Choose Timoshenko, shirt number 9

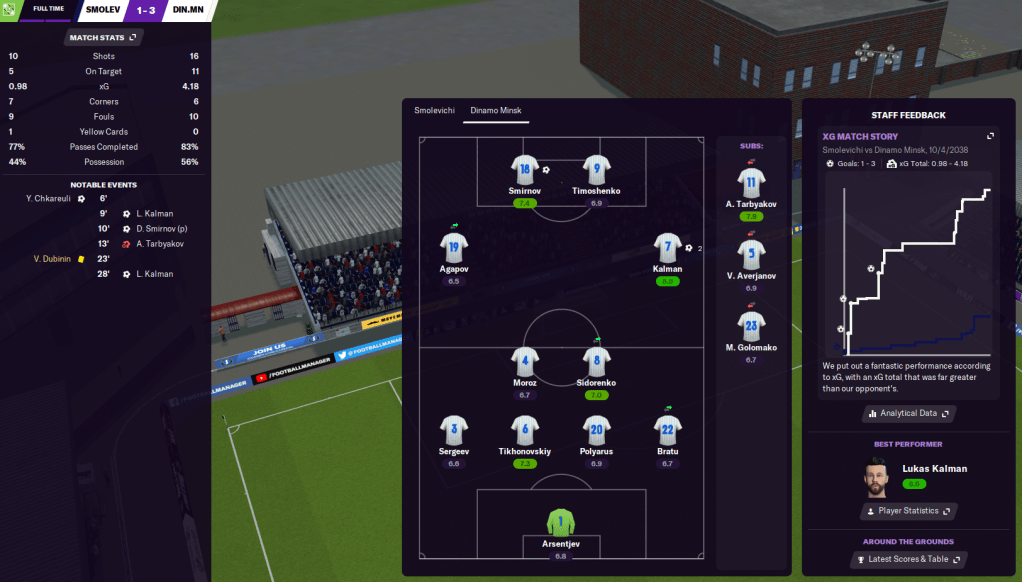click(x=597, y=169)
